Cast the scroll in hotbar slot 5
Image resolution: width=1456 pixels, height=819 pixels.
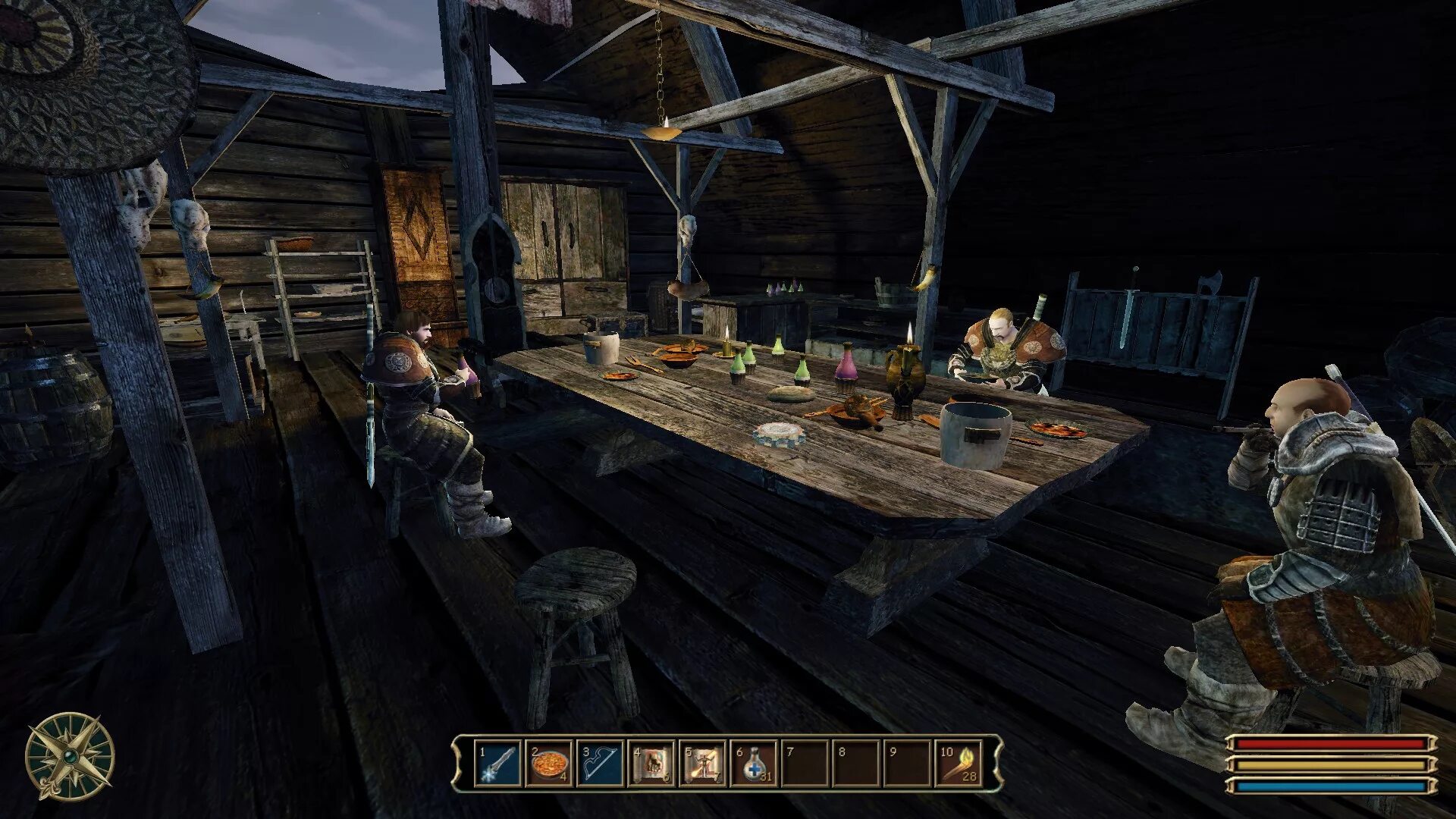[703, 764]
